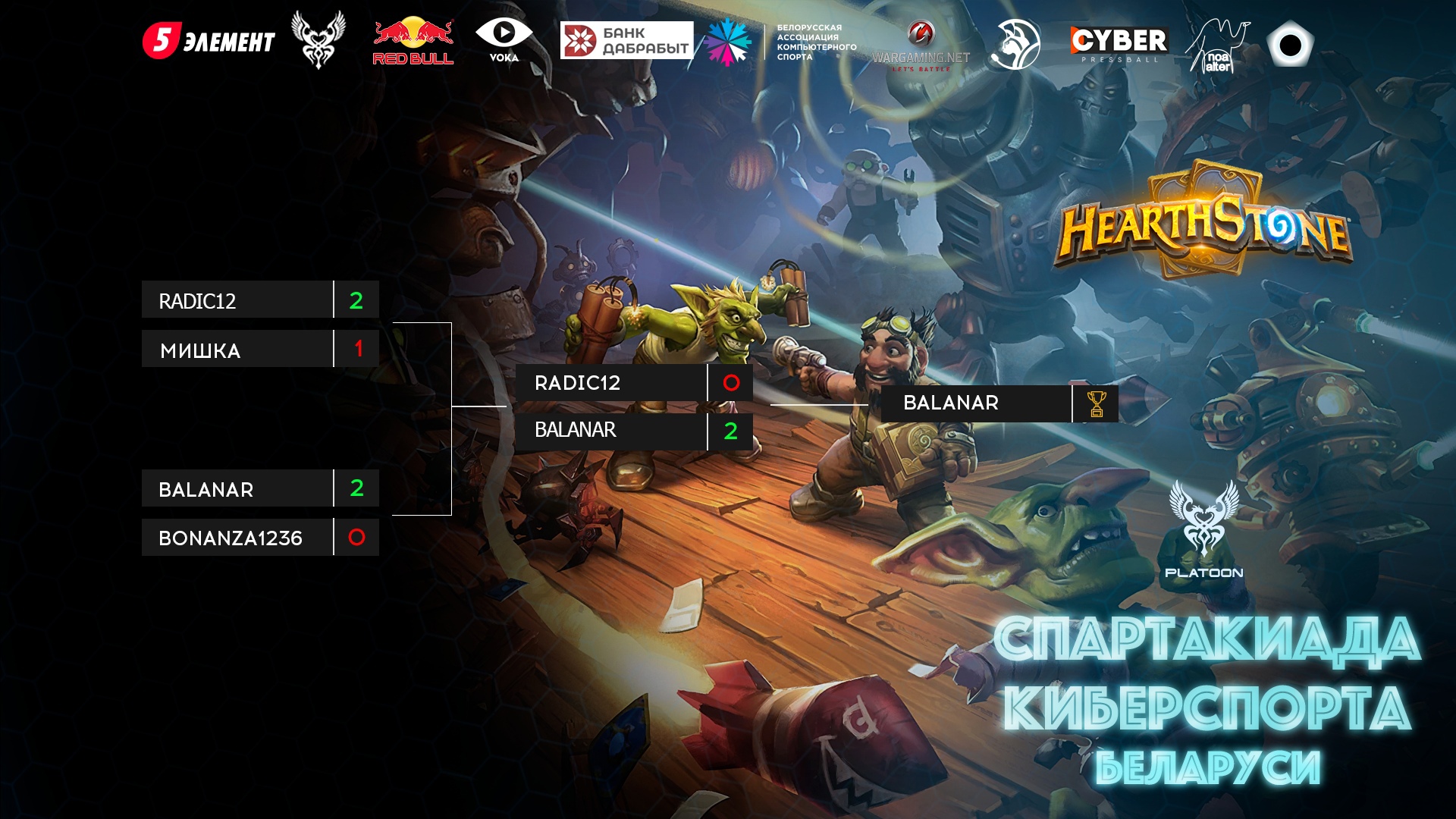Select the МИШКА bracket entry
This screenshot has width=1456, height=819.
point(237,350)
